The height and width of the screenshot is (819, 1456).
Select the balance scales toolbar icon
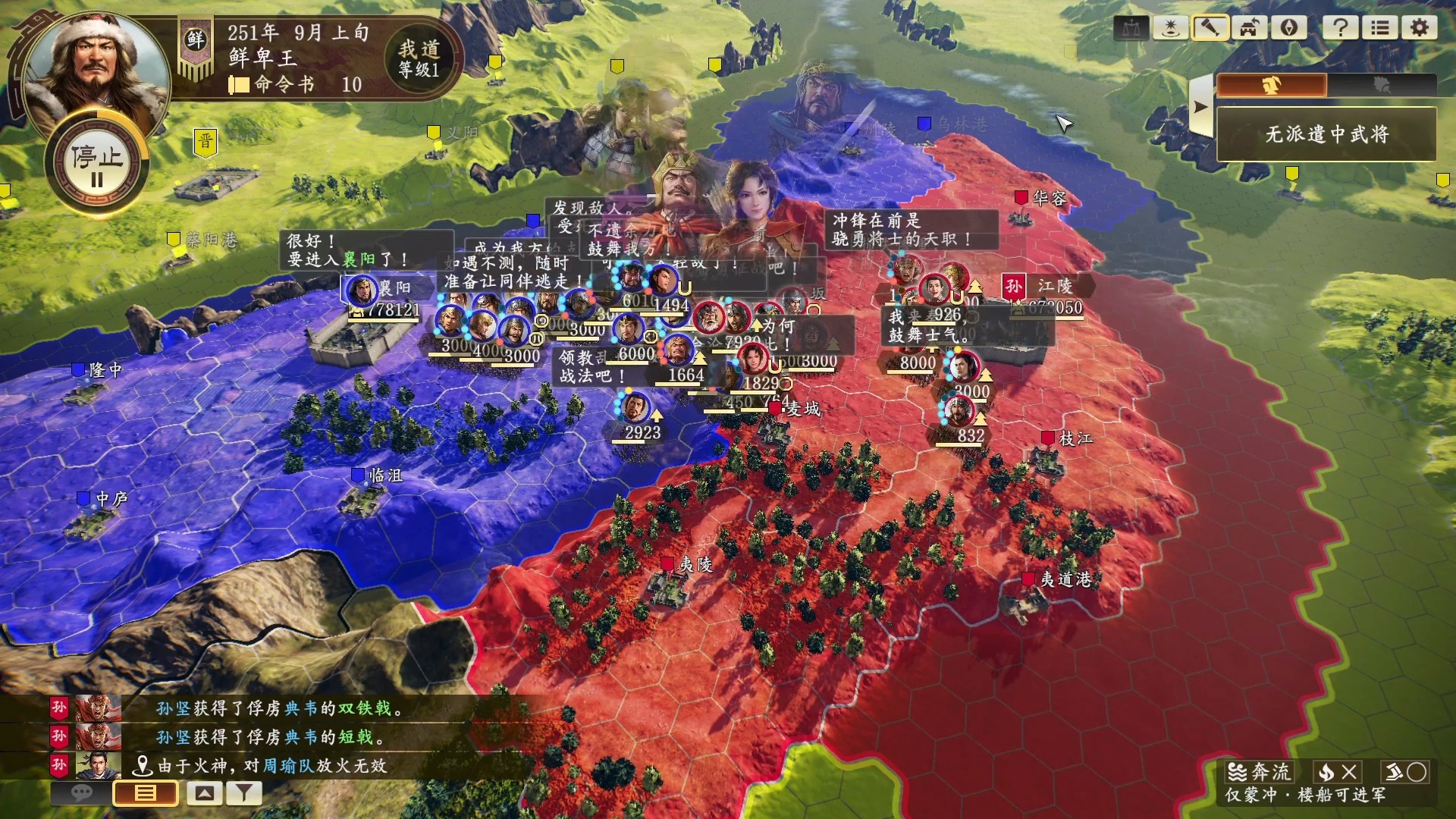point(1131,28)
